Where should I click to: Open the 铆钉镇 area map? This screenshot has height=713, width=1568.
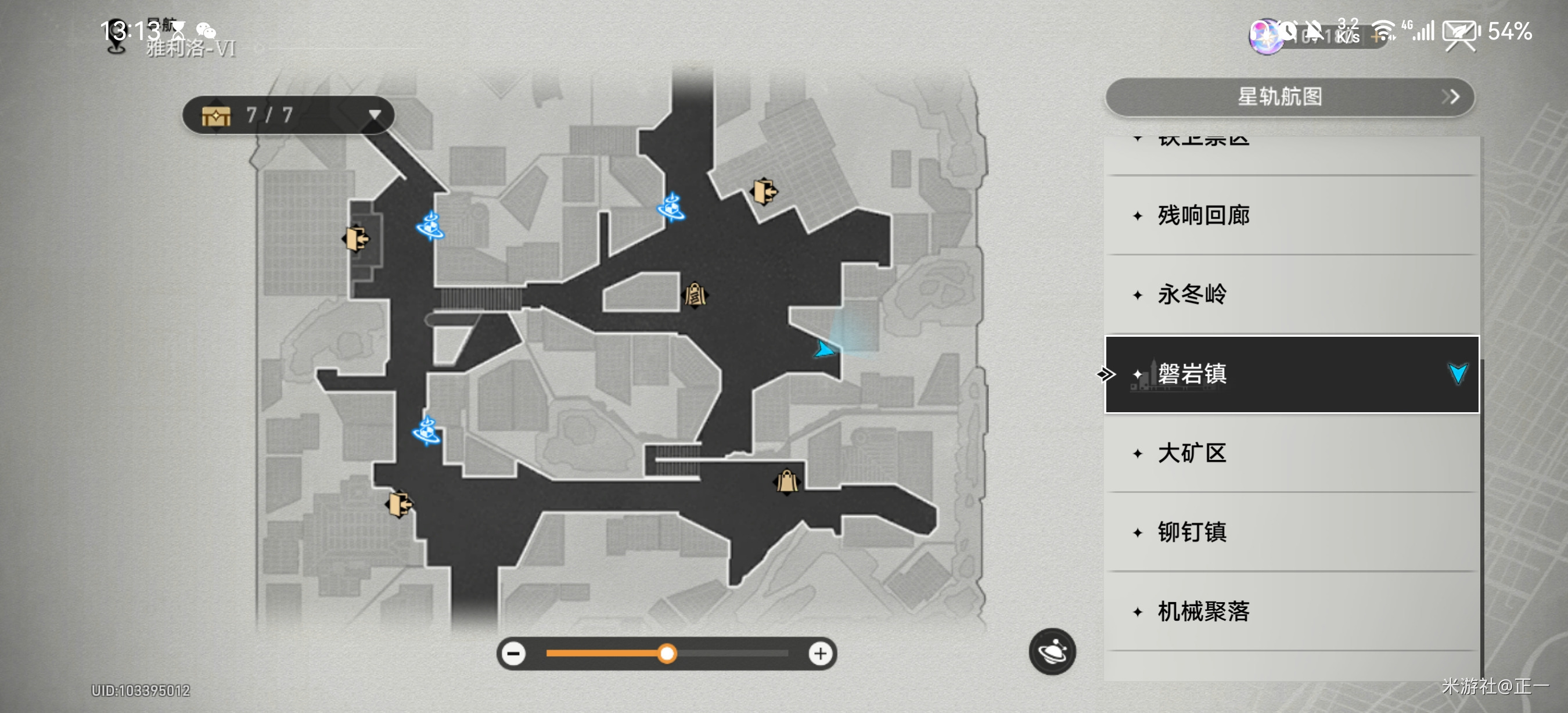coord(1290,532)
